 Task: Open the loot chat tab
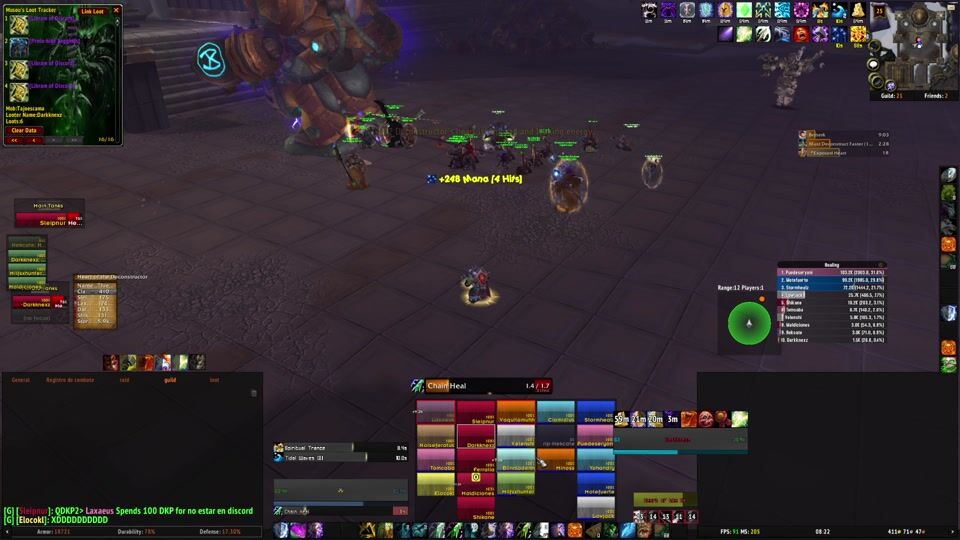point(214,380)
